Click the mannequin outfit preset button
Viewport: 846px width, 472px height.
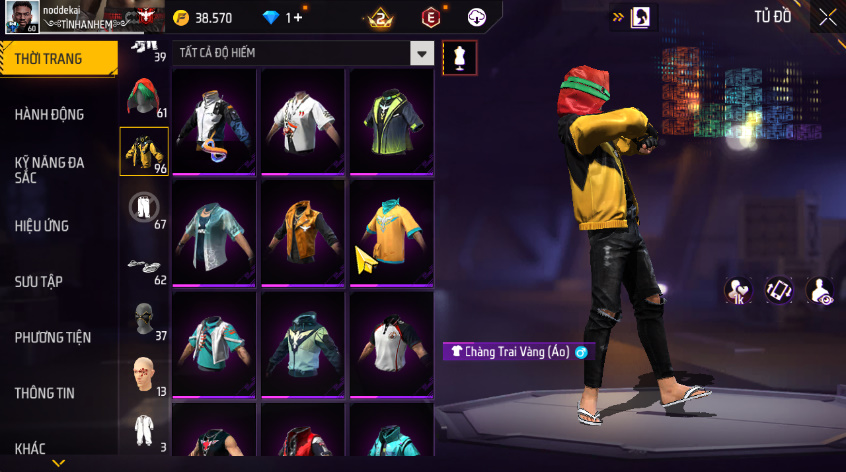click(459, 57)
